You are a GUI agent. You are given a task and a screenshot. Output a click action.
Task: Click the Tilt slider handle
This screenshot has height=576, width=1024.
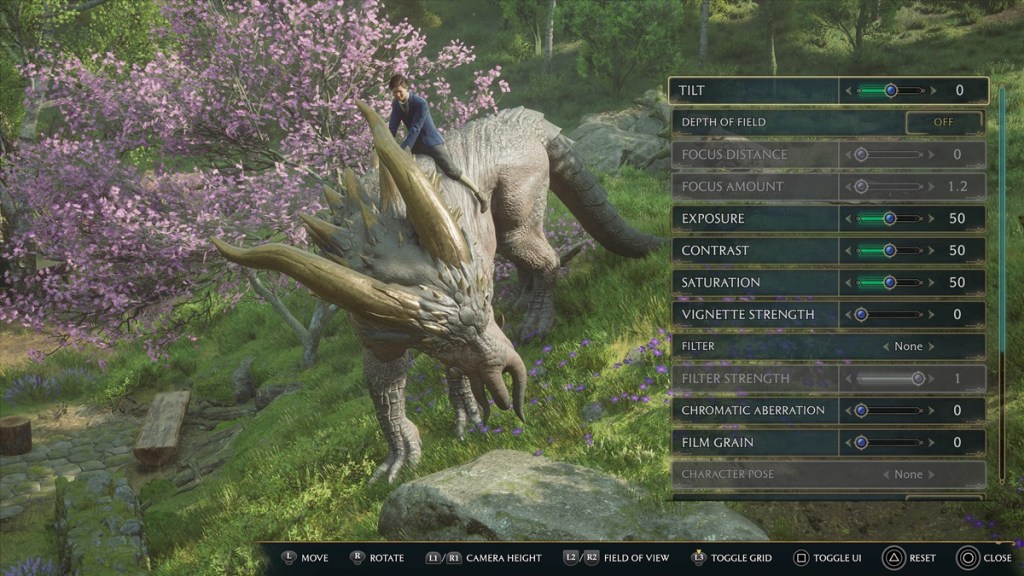(x=890, y=91)
